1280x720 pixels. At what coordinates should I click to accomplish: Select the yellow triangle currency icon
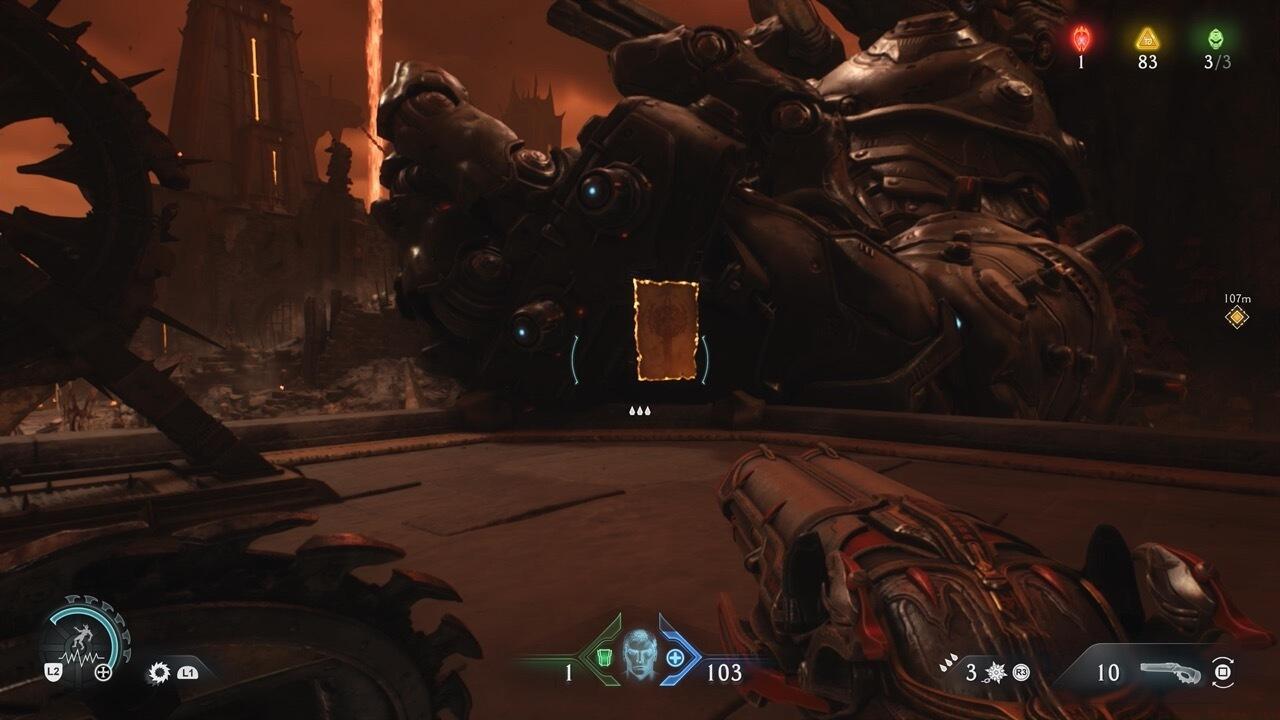tap(1147, 39)
